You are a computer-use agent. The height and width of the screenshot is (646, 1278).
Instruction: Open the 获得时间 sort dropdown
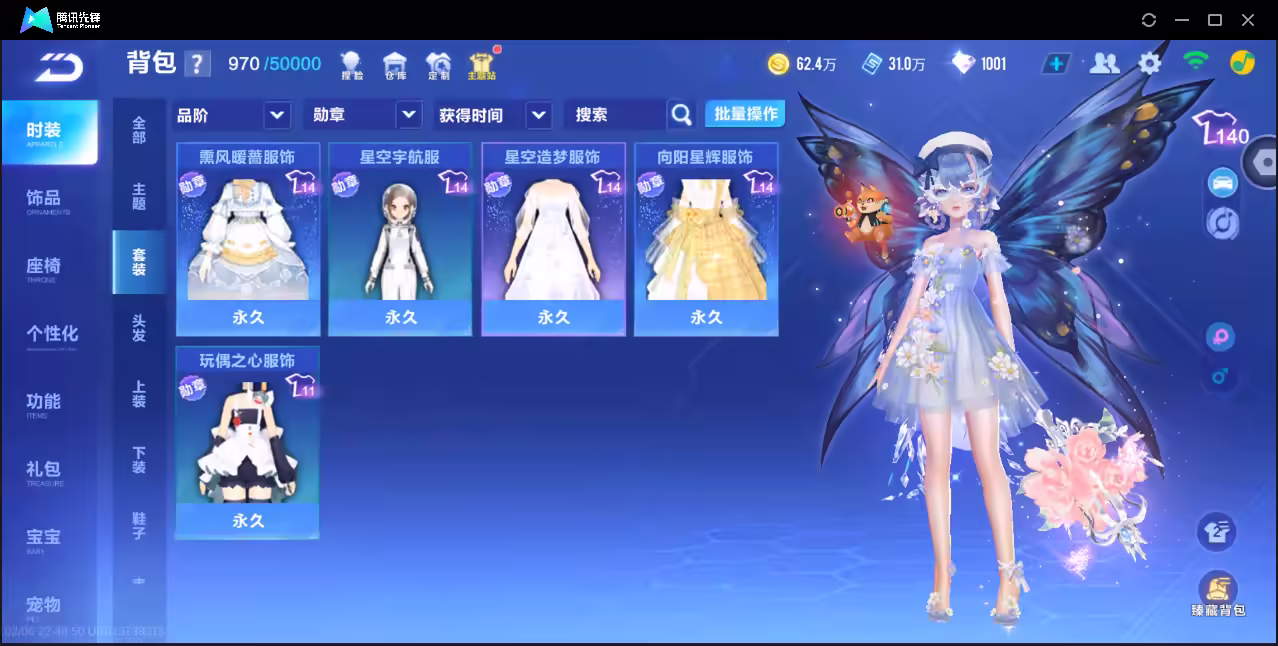pyautogui.click(x=493, y=115)
